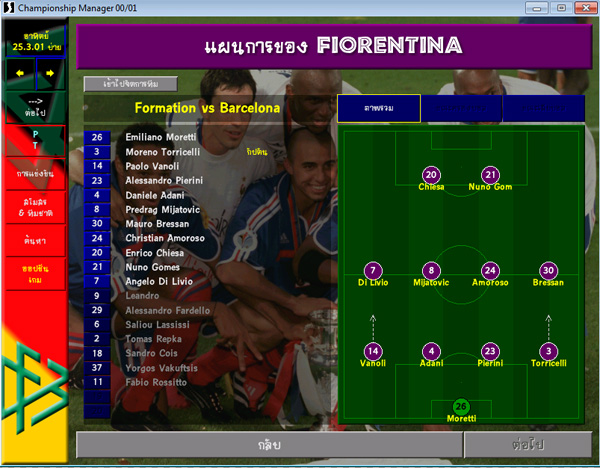This screenshot has width=600, height=468.
Task: Pick Fabio Rossitto from the squad list
Action: (155, 382)
